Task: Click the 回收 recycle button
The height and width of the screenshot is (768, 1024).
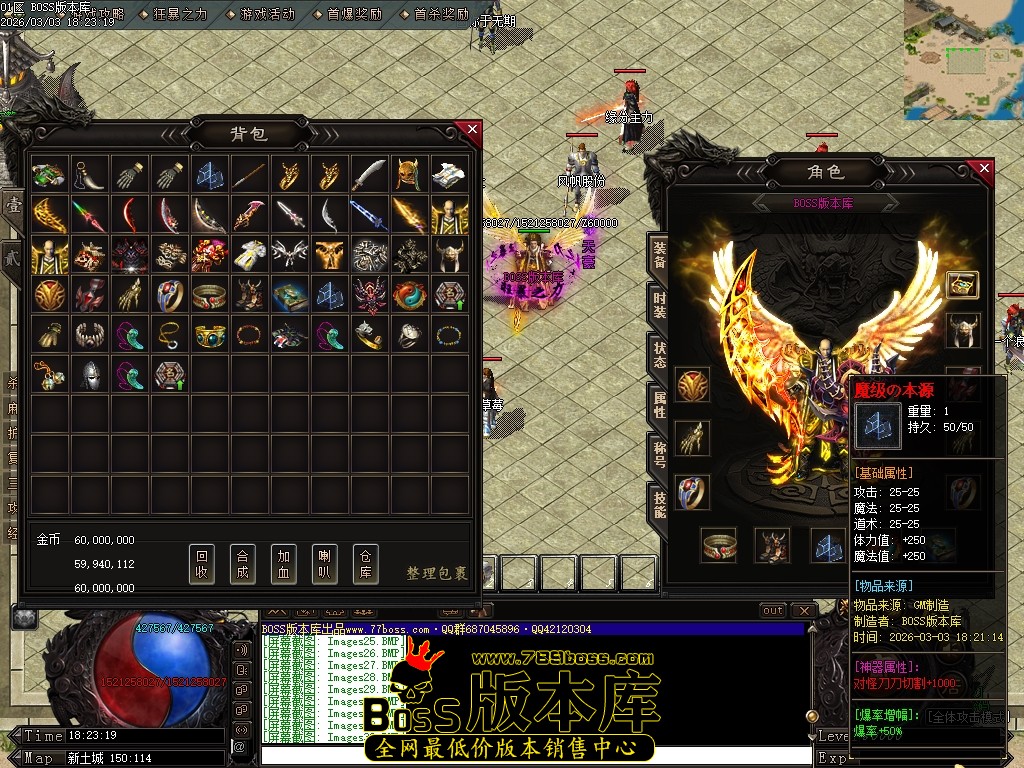Action: (202, 564)
